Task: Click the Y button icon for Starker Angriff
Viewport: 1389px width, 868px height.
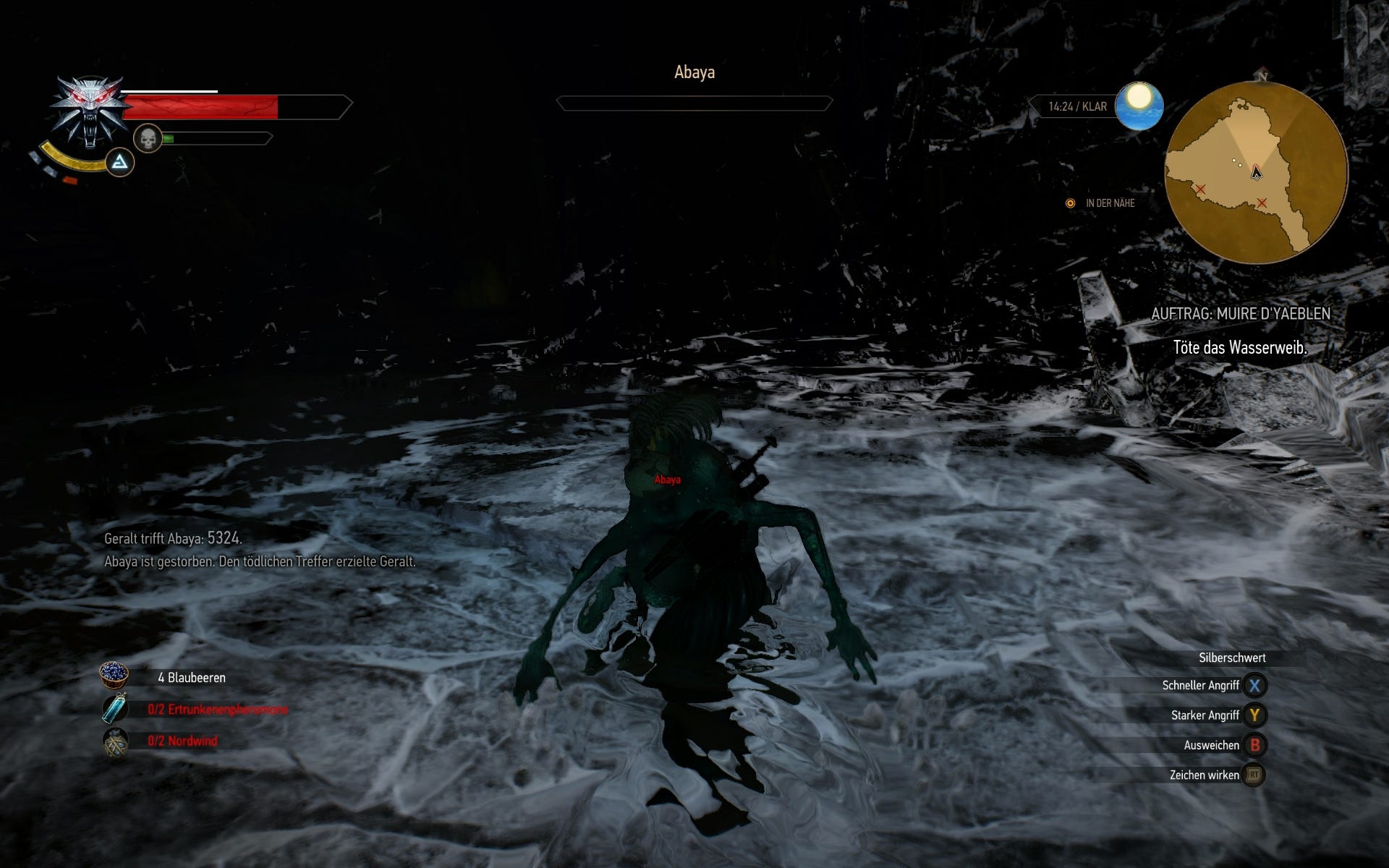Action: 1255,714
